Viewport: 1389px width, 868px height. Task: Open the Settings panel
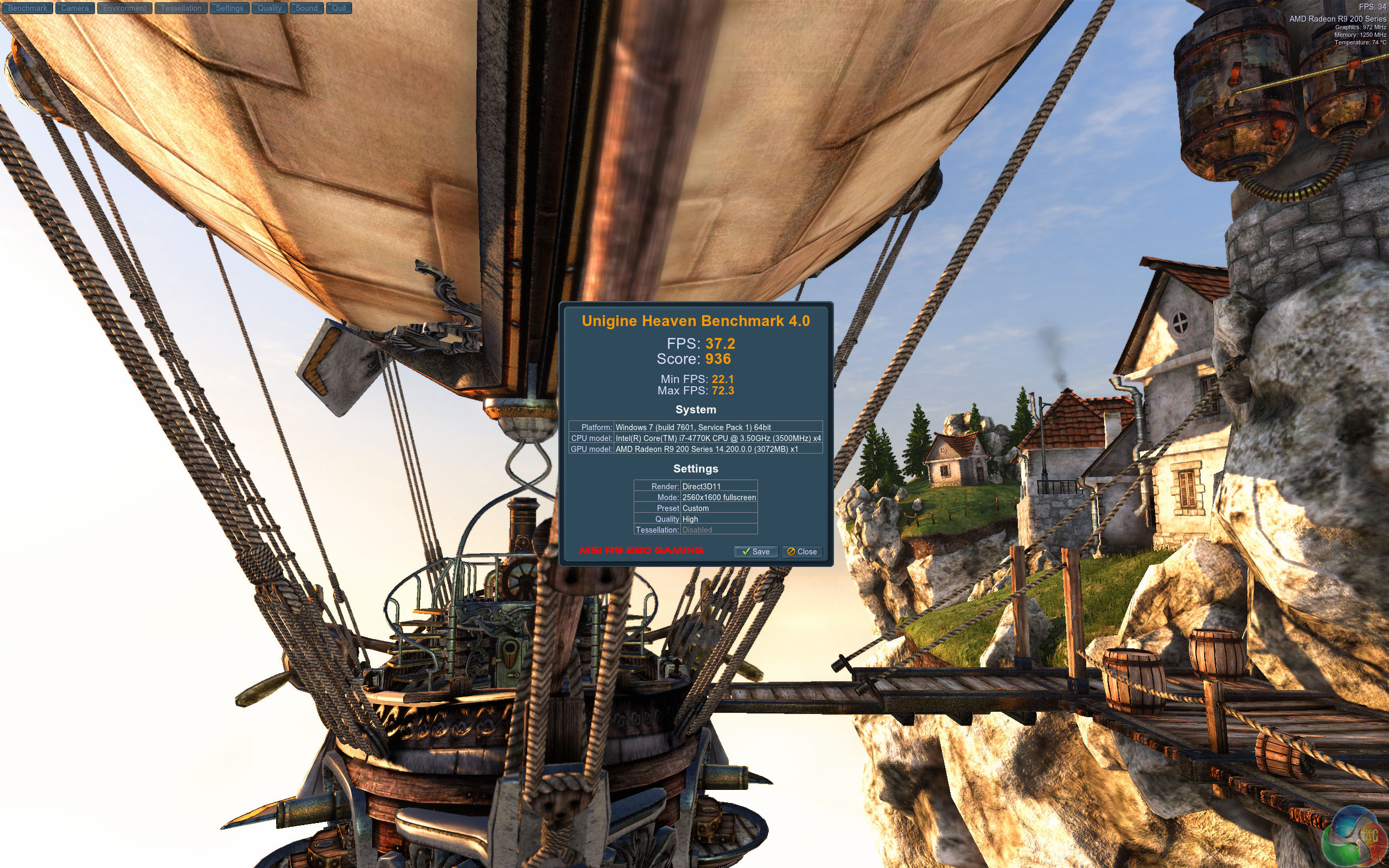(x=230, y=8)
